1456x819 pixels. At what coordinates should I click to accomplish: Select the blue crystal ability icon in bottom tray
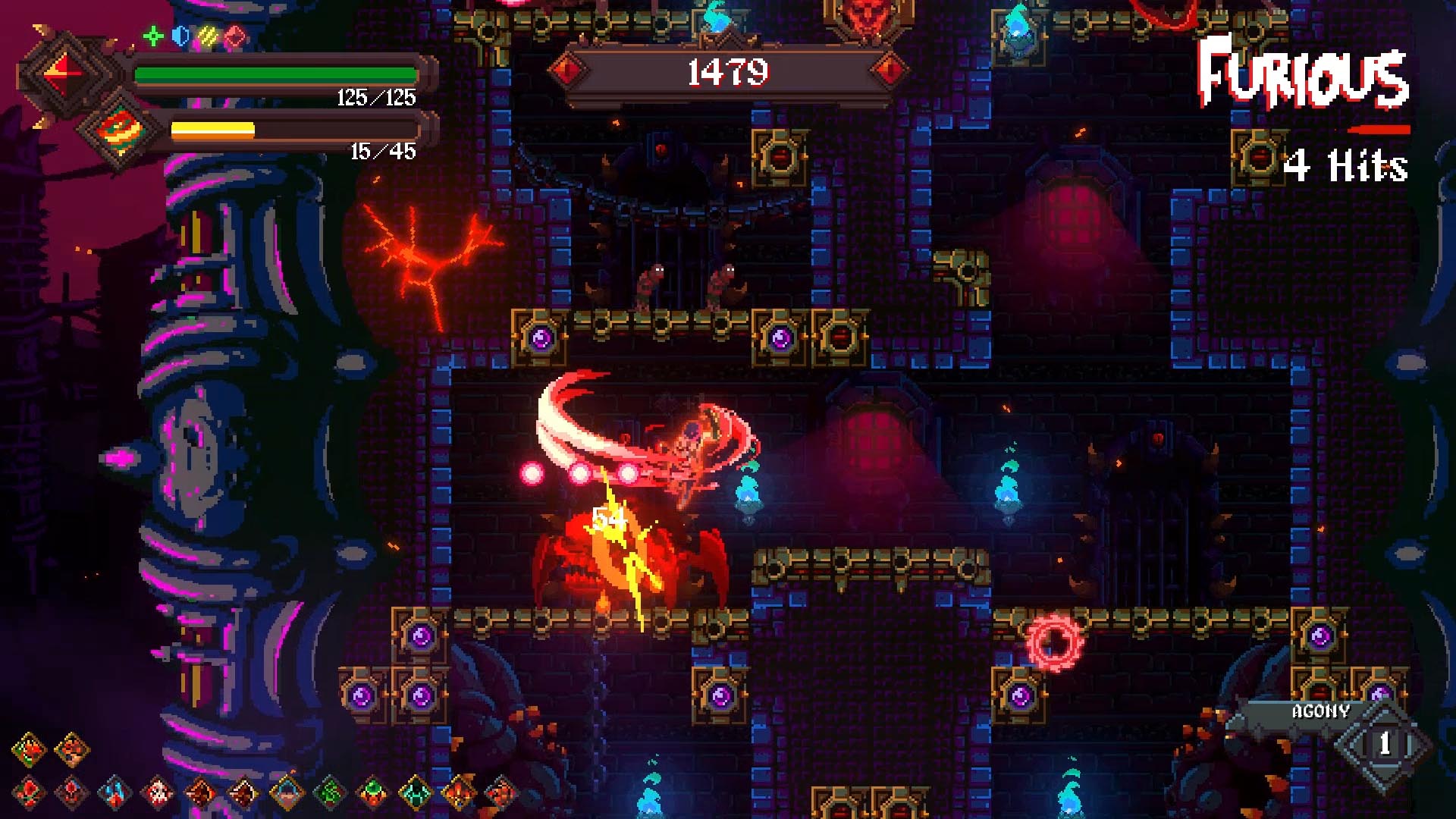tap(113, 792)
